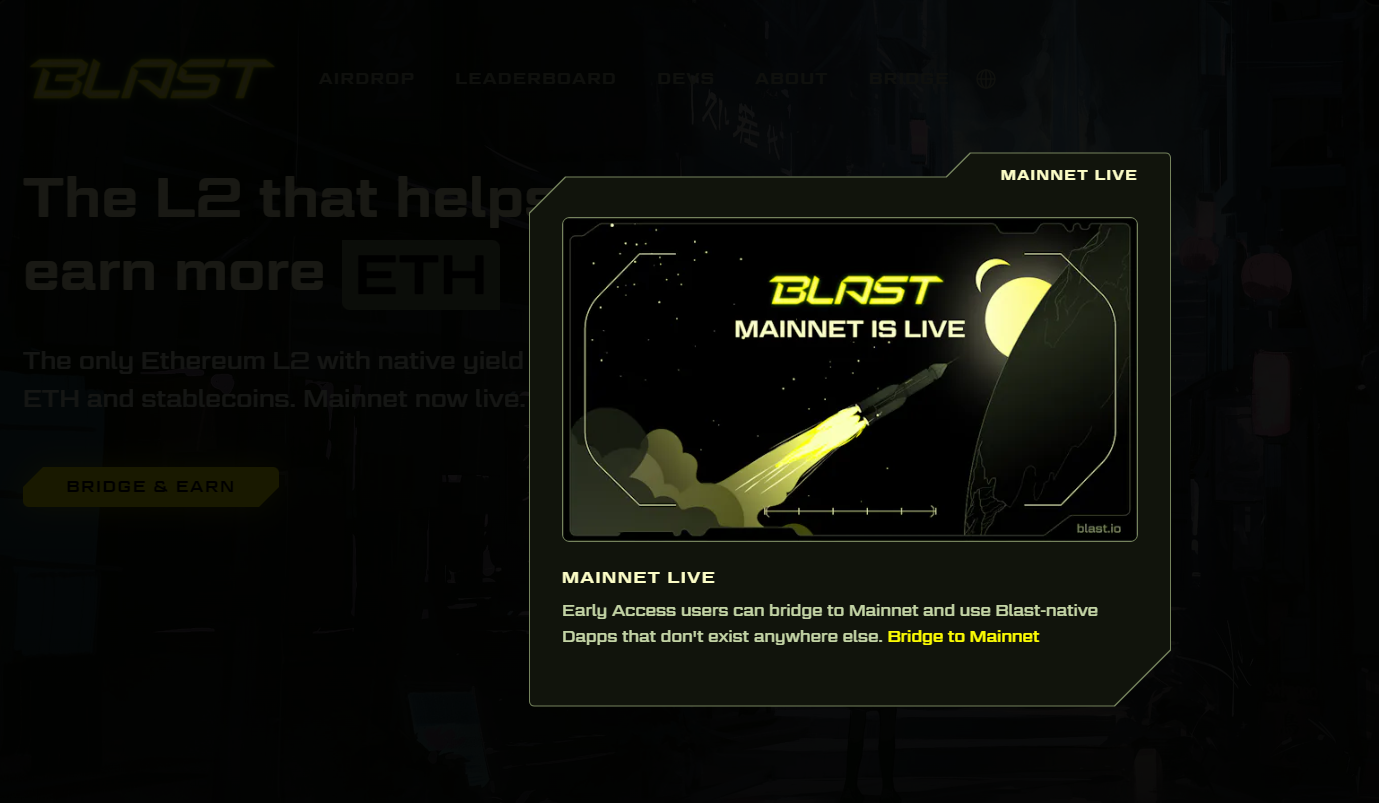Select the Bridge & Earn button
The image size is (1379, 803).
[151, 487]
